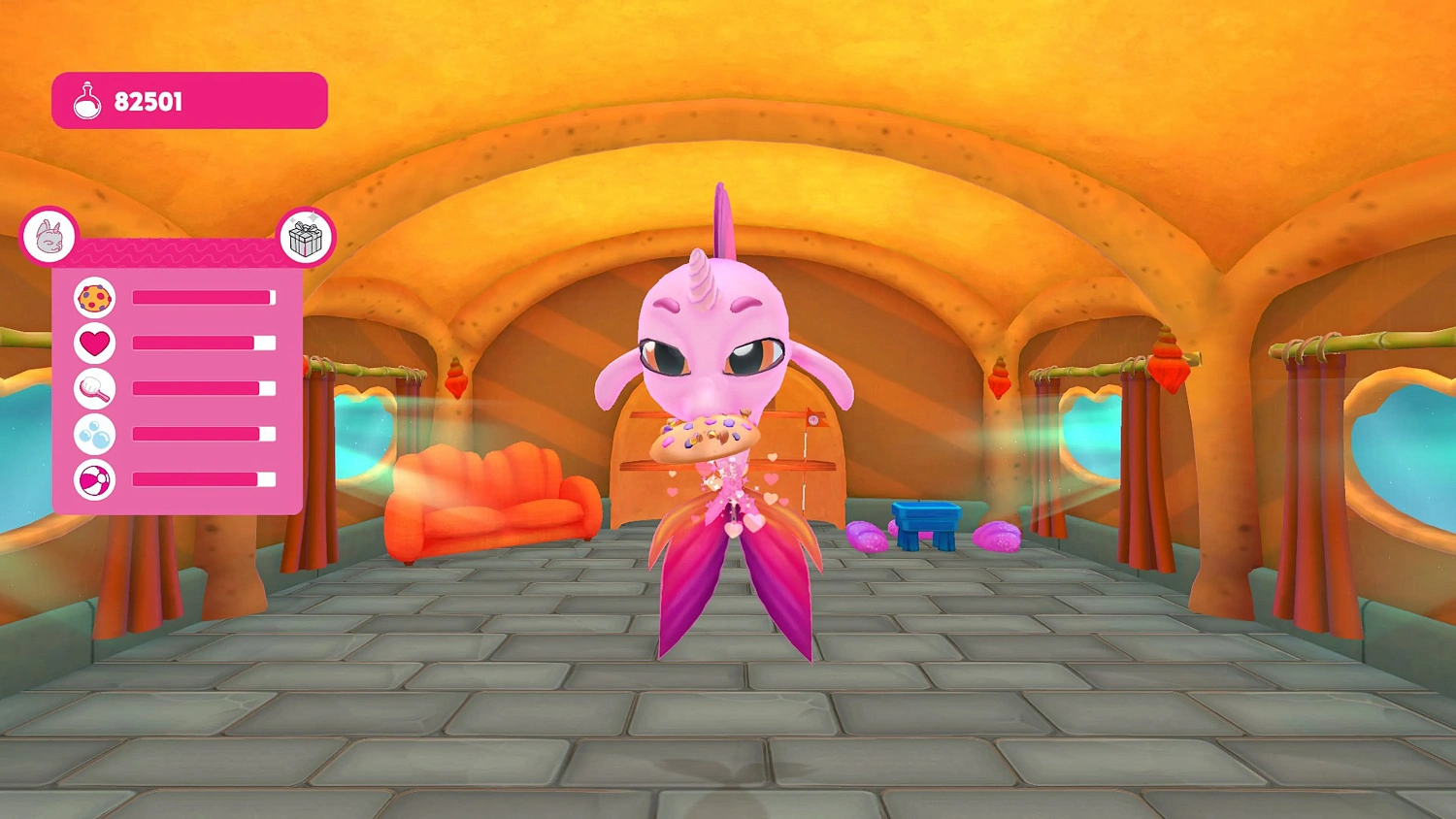Select the beach ball play icon
The image size is (1456, 819).
(93, 478)
